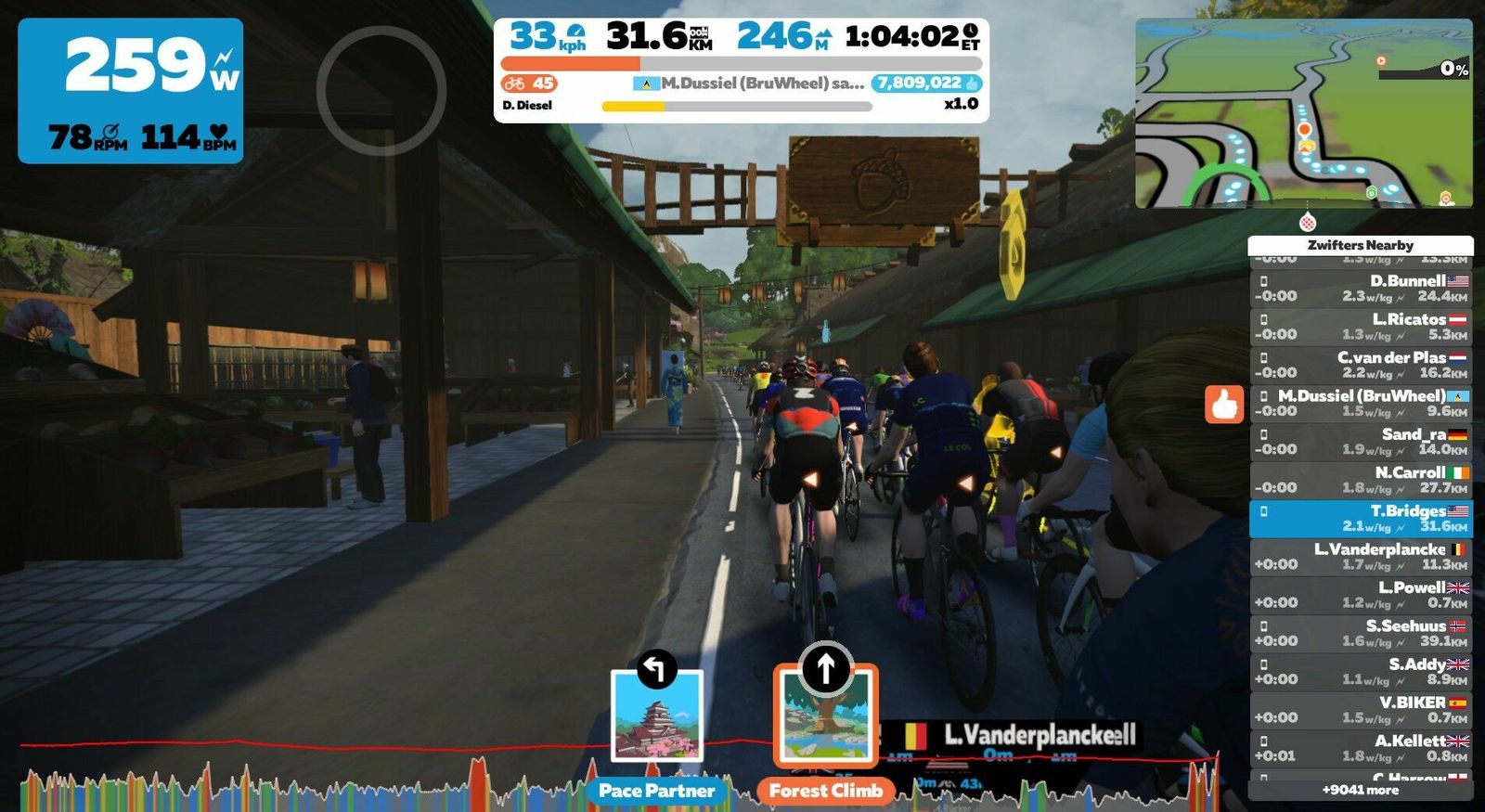Image resolution: width=1485 pixels, height=812 pixels.
Task: Give a Ride On with the thumbs-up button
Action: pos(1224,405)
